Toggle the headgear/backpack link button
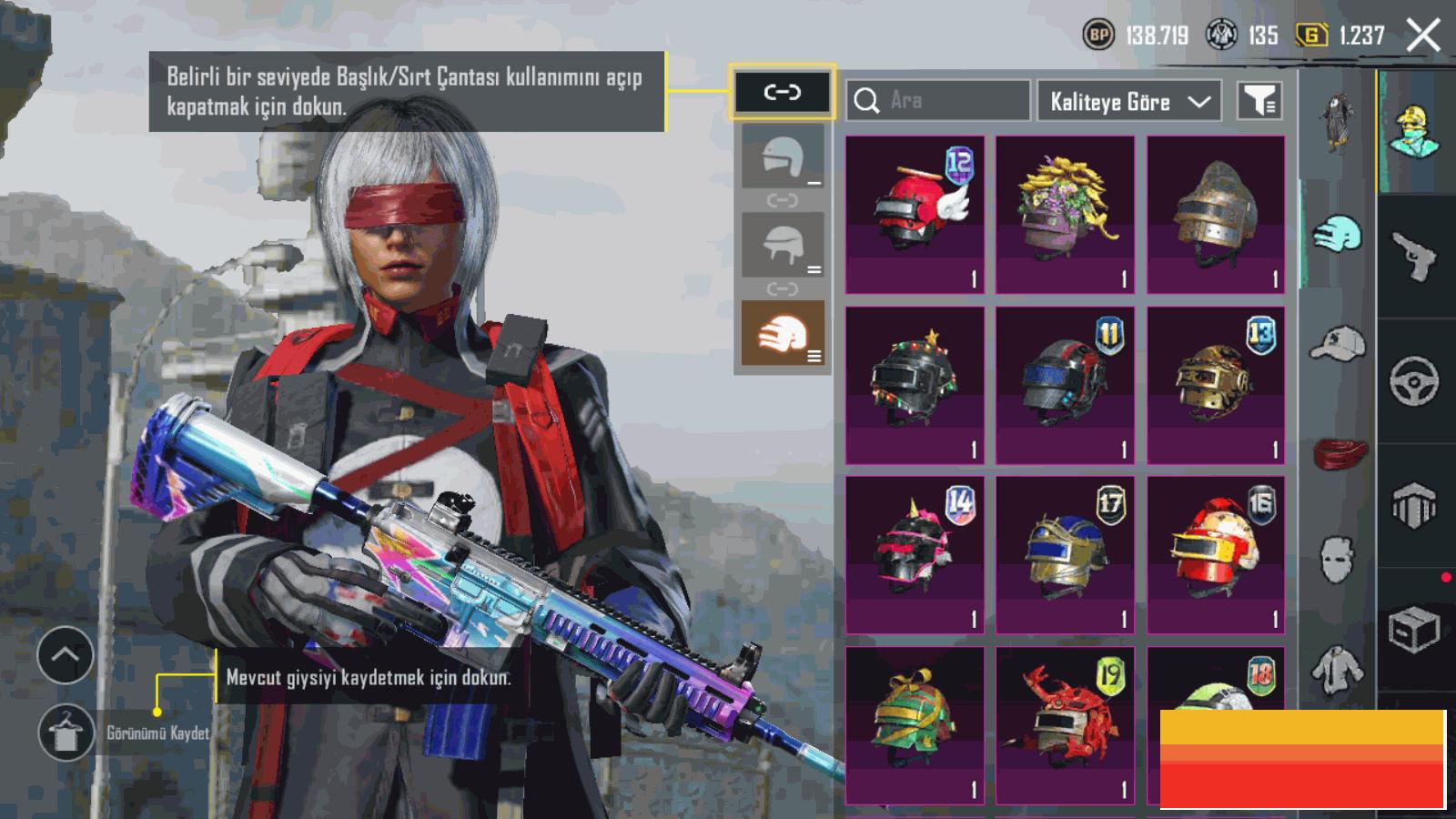This screenshot has width=1456, height=819. 782,92
